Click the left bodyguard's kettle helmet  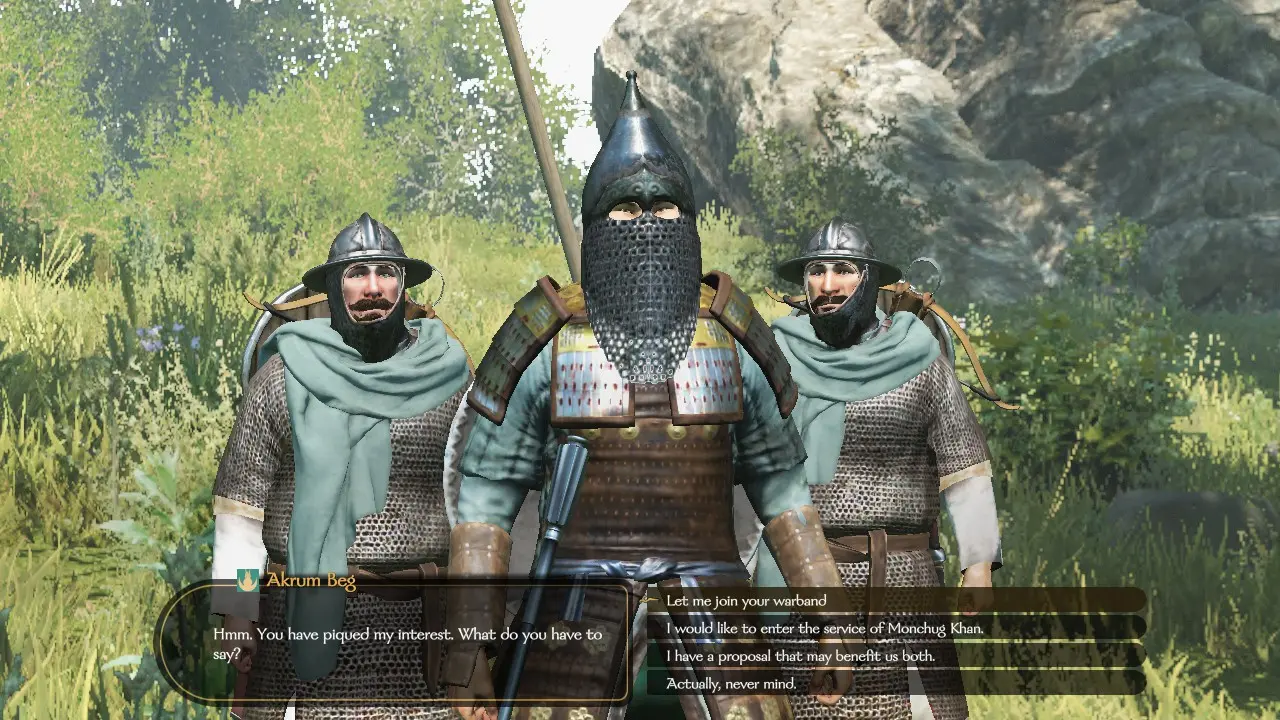point(367,250)
